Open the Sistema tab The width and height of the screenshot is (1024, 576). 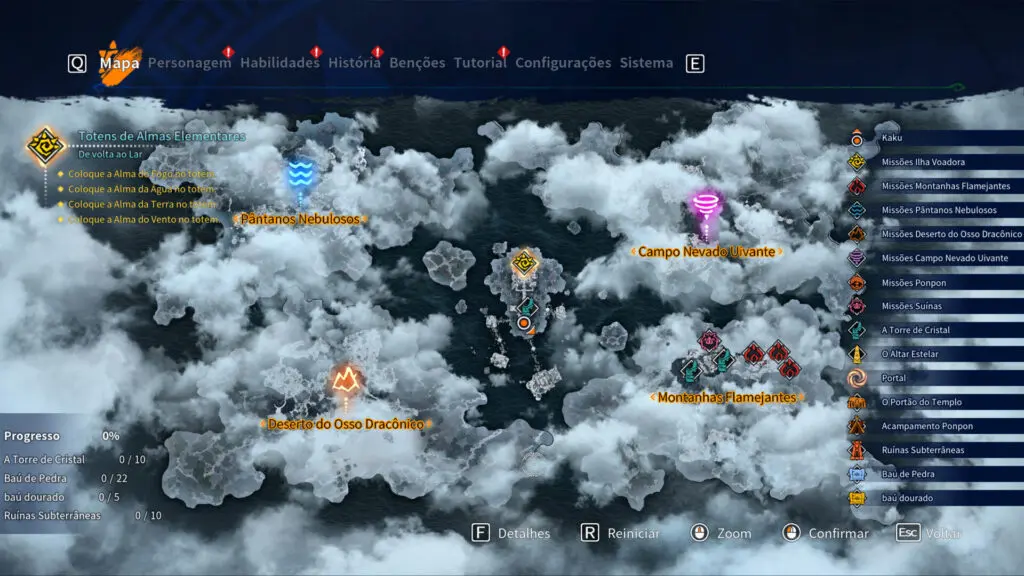(646, 63)
